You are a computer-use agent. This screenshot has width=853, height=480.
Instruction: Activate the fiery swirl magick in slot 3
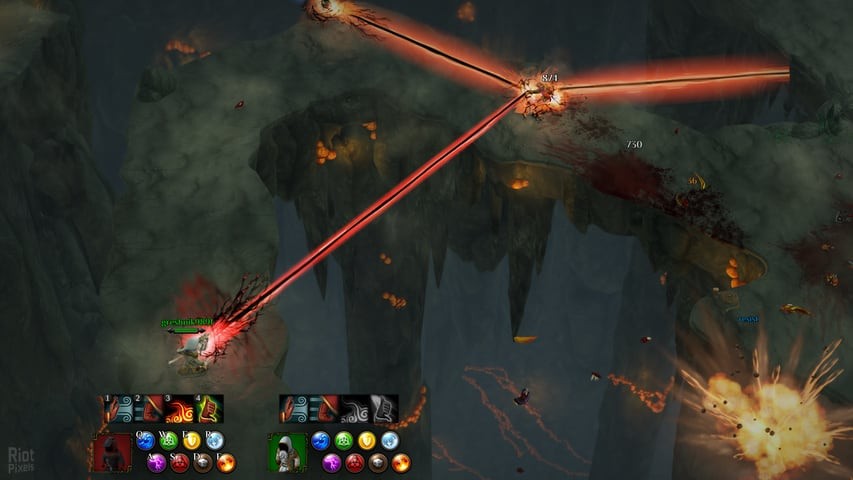(180, 409)
